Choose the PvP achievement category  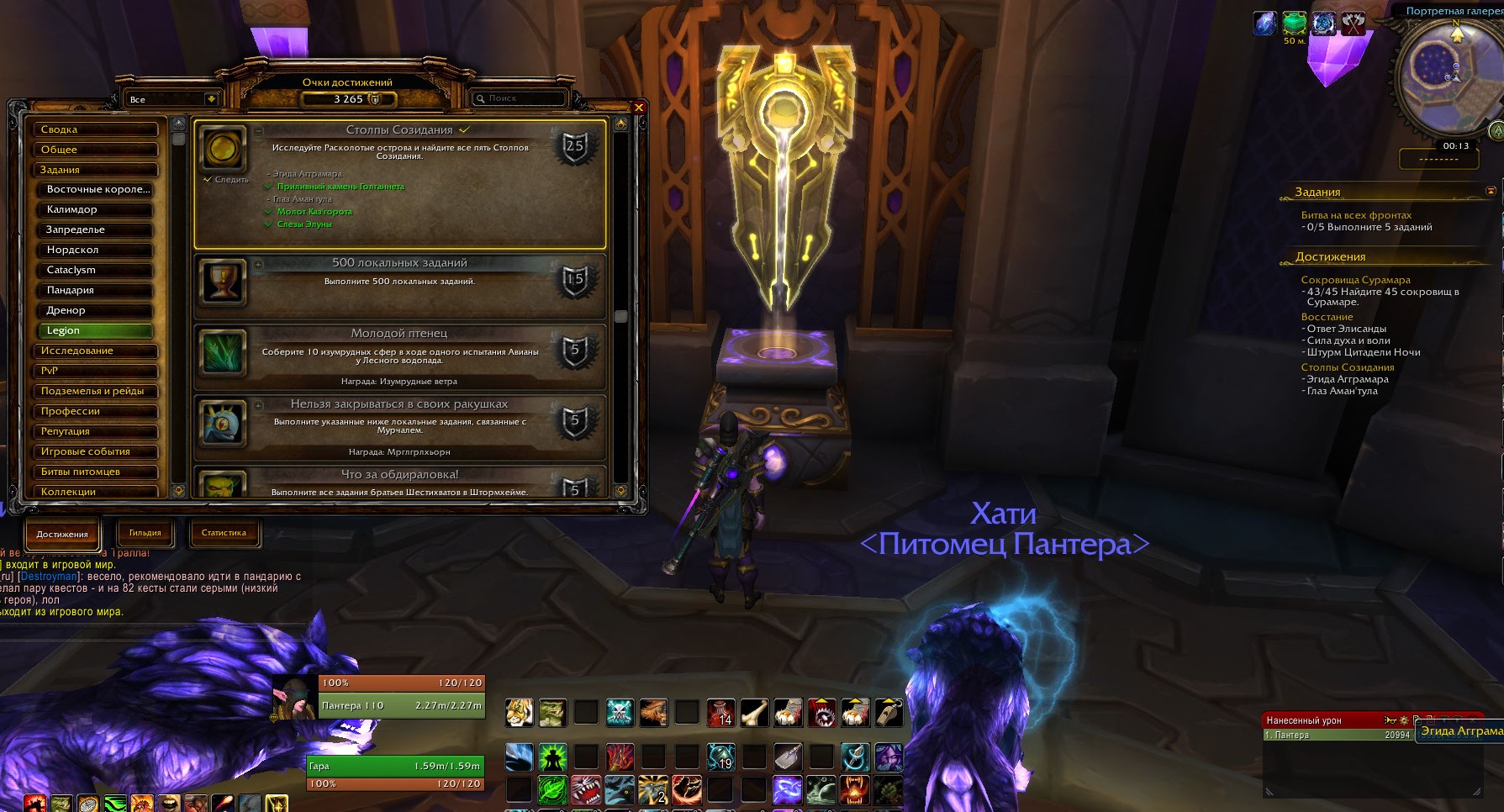[95, 372]
